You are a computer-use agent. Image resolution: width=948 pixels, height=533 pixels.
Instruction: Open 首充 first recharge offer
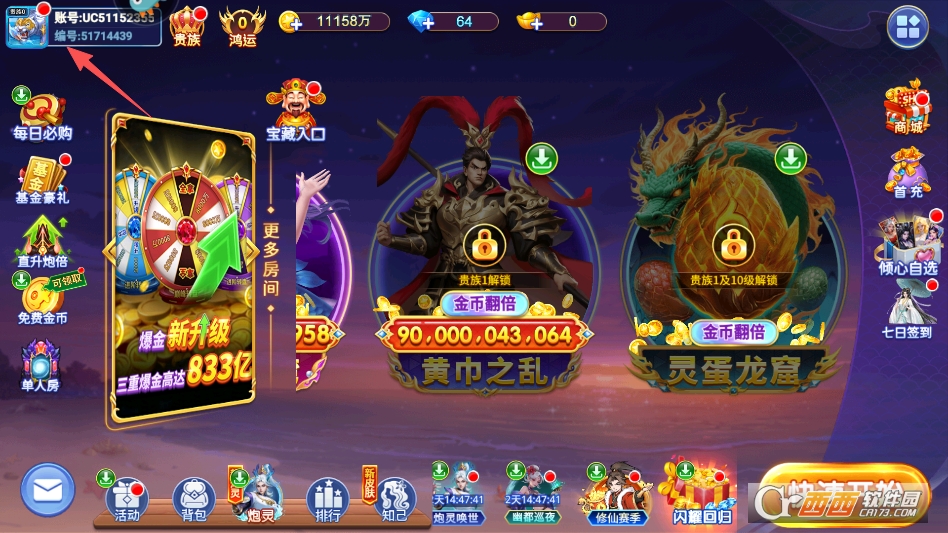pos(907,172)
